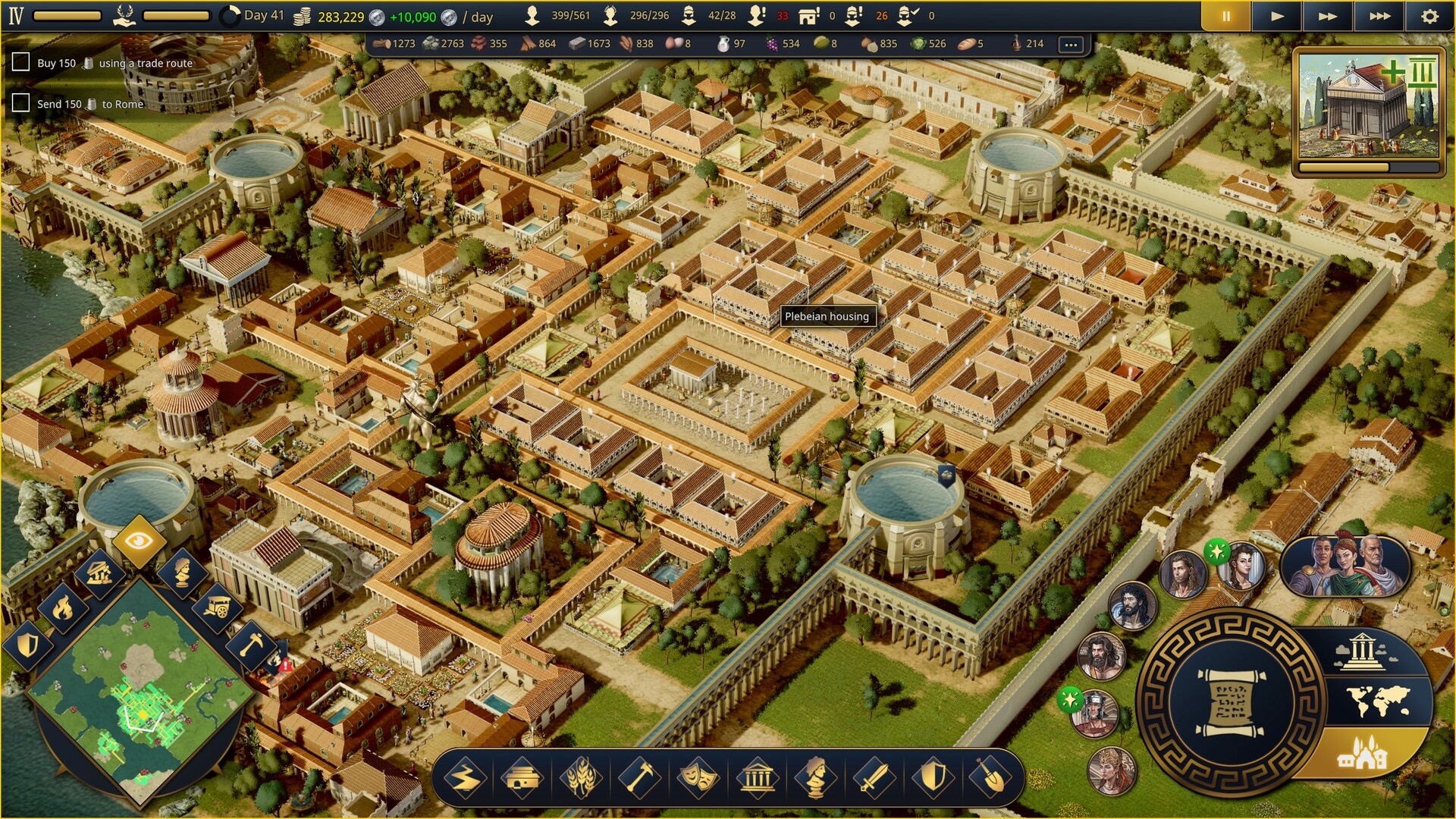Show the fire risk overlay
Viewport: 1456px width, 819px height.
(63, 607)
